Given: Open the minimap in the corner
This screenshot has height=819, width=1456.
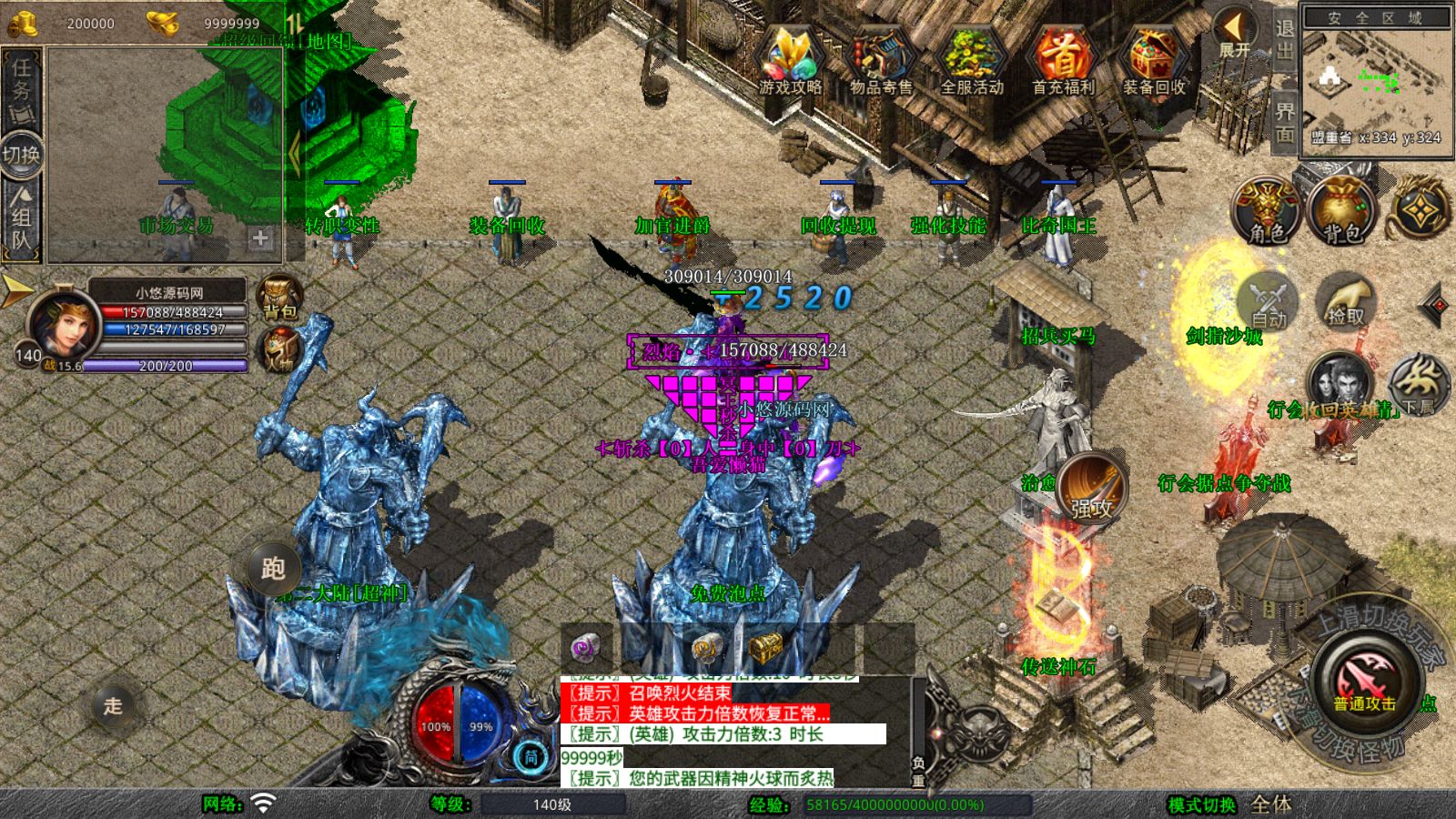Looking at the screenshot, I should click(1376, 80).
